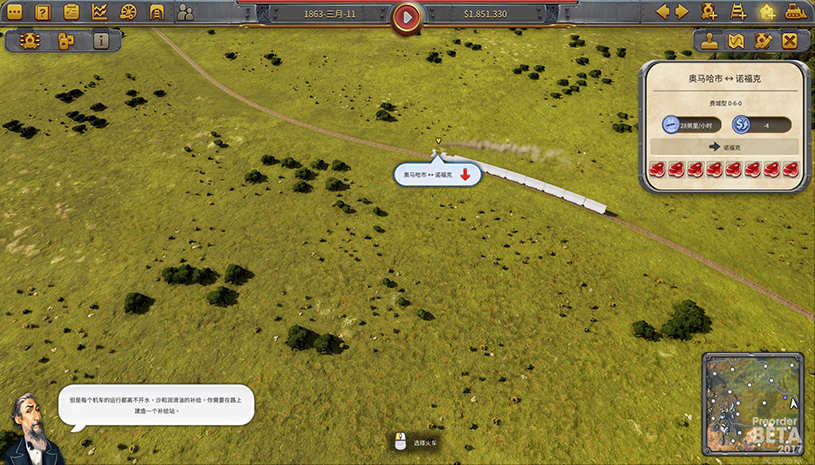This screenshot has height=465, width=815.
Task: Click the left arrow in top bar
Action: click(x=661, y=12)
